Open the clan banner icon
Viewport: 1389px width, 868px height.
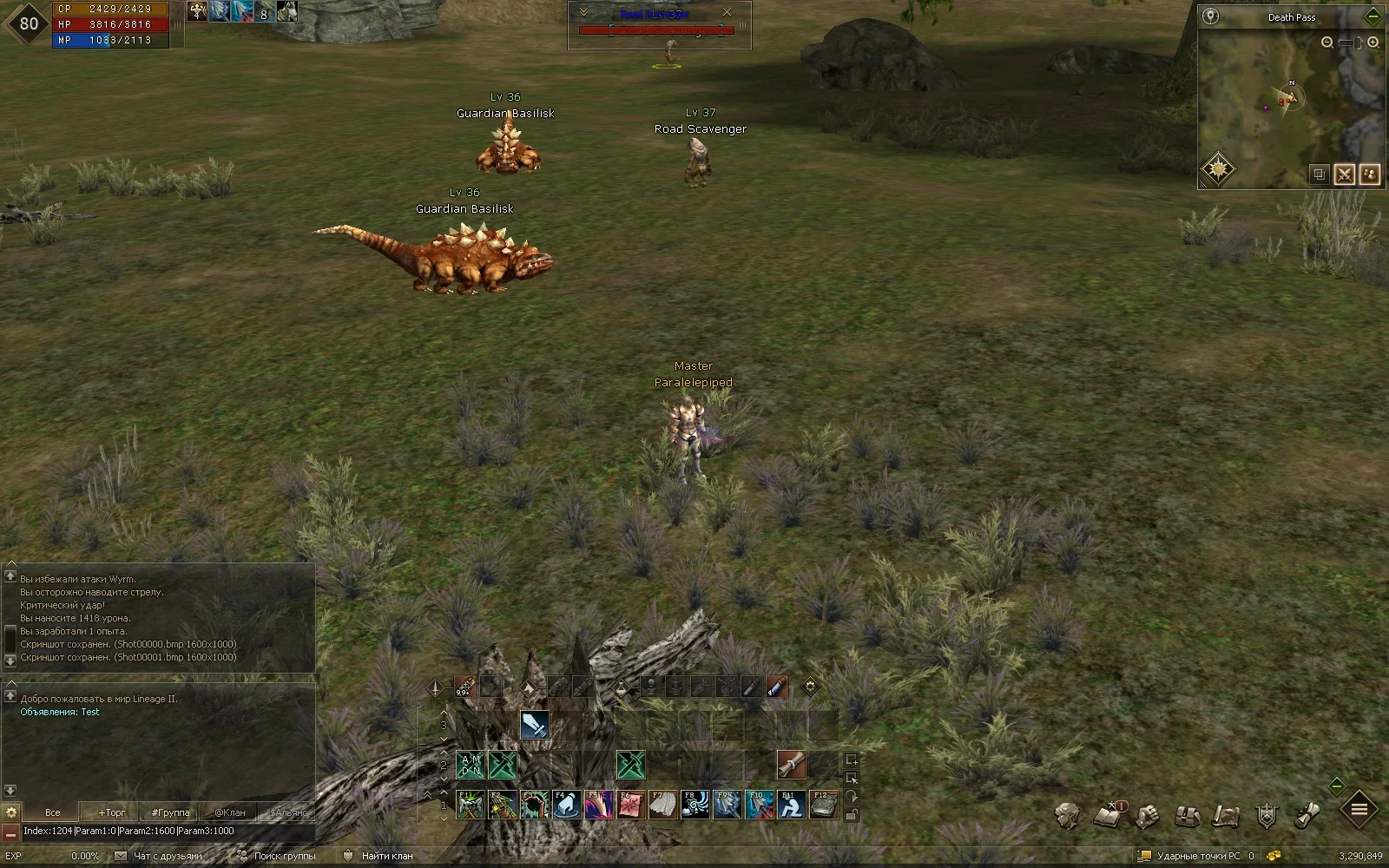(1267, 816)
